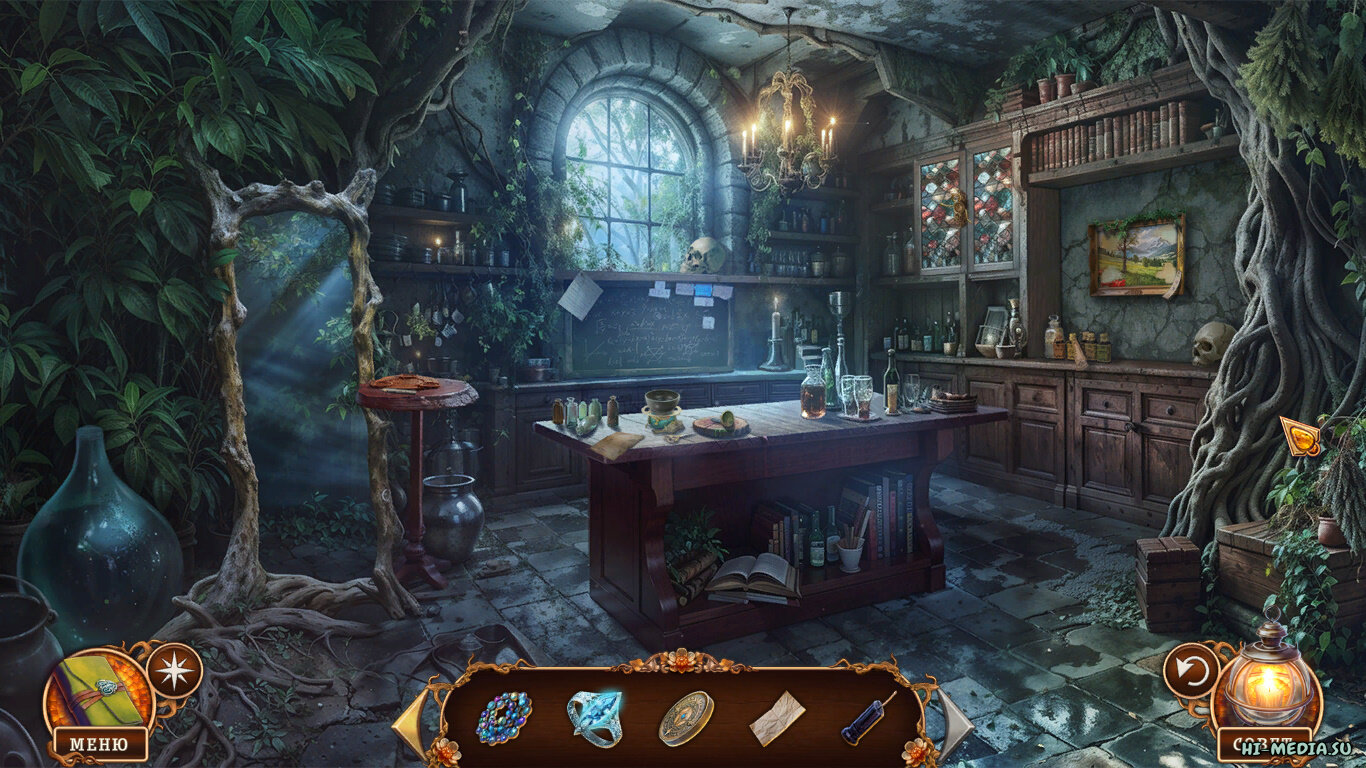Screen dimensions: 1366x768
Task: Select the jeweled brooch in inventory
Action: pyautogui.click(x=504, y=718)
